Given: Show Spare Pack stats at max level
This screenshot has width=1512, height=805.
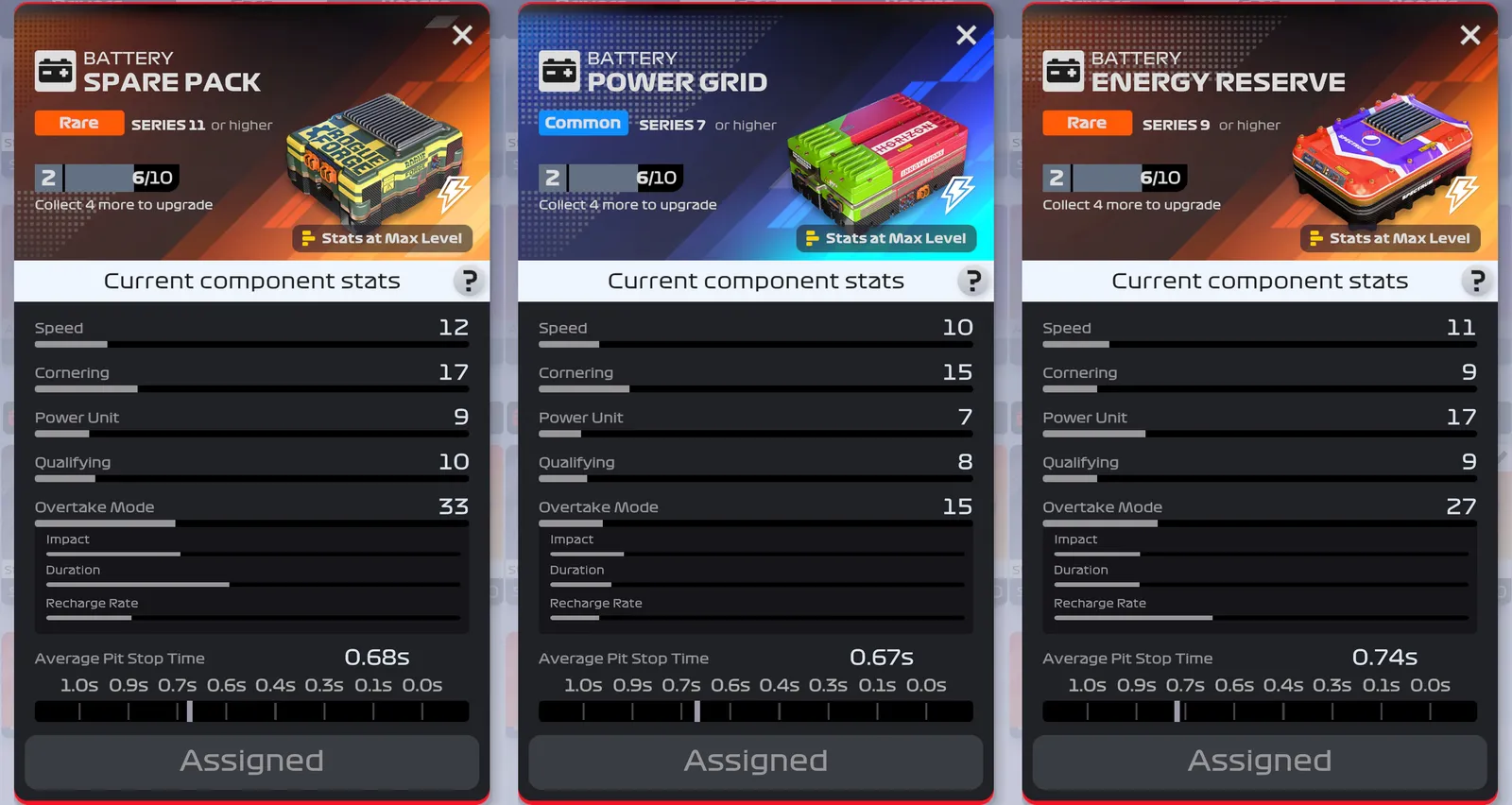Looking at the screenshot, I should click(383, 238).
